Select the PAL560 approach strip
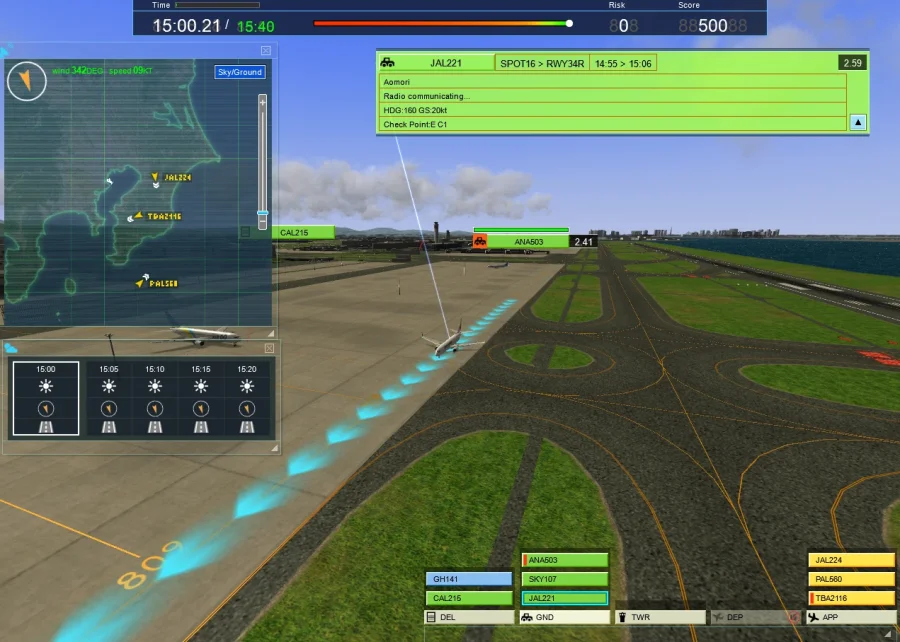The width and height of the screenshot is (900, 642). [x=852, y=579]
